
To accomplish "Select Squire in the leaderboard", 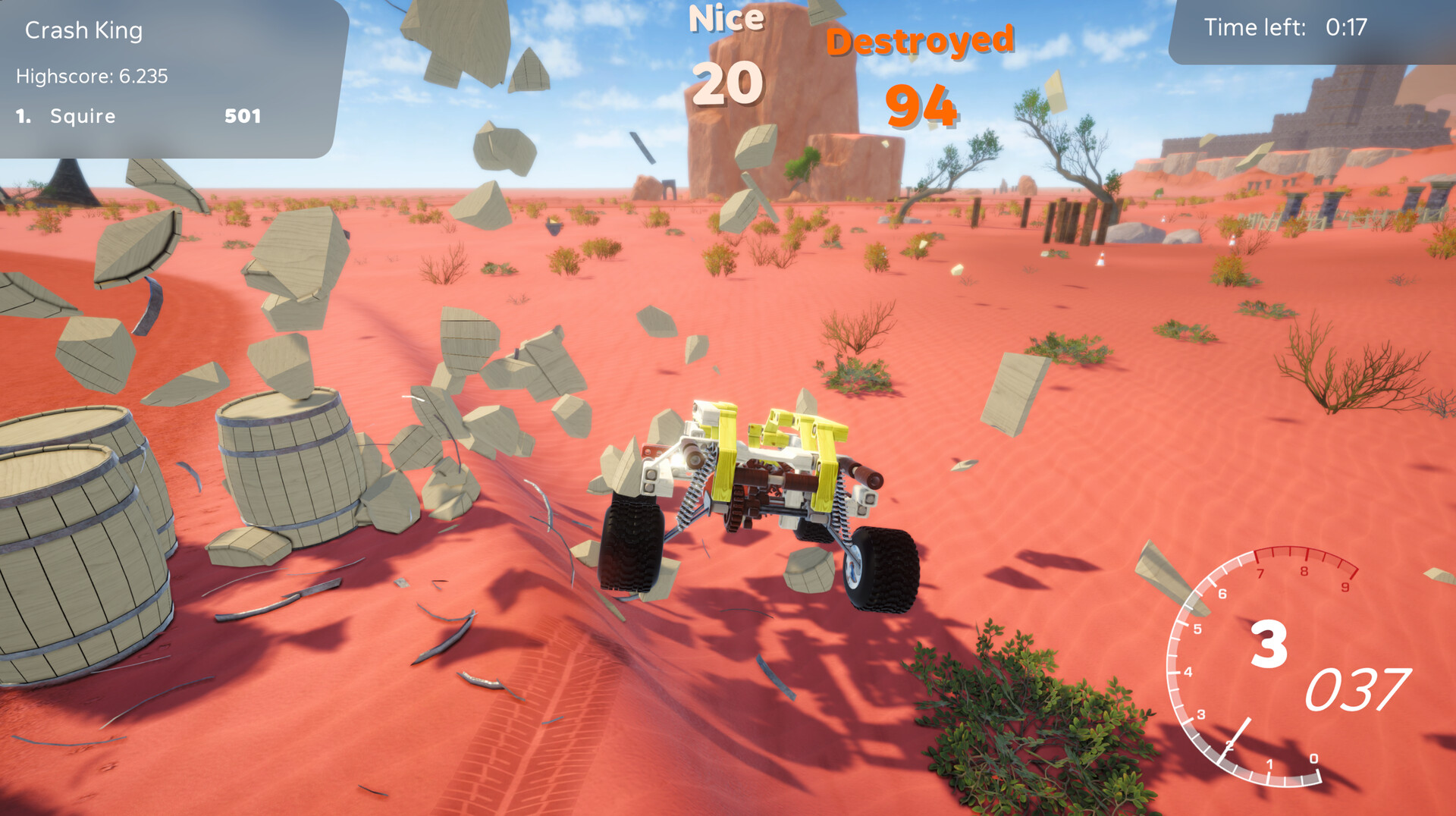I will 82,116.
